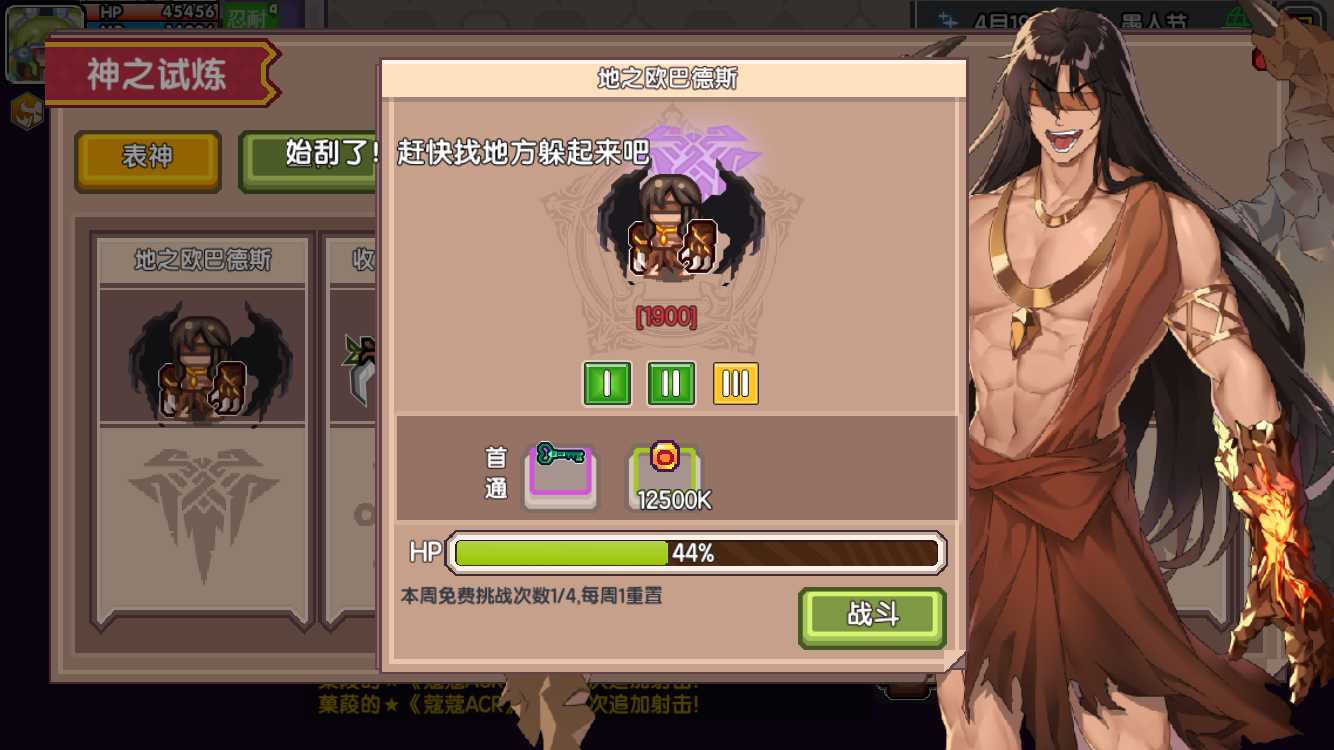This screenshot has width=1334, height=750.
Task: Select difficulty level II
Action: (x=671, y=383)
